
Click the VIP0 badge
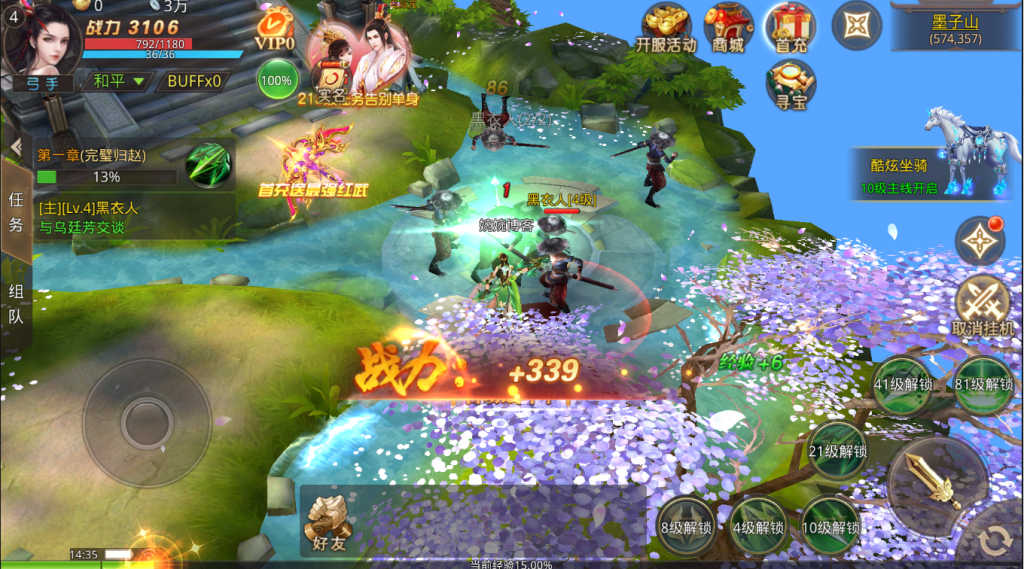click(x=275, y=28)
